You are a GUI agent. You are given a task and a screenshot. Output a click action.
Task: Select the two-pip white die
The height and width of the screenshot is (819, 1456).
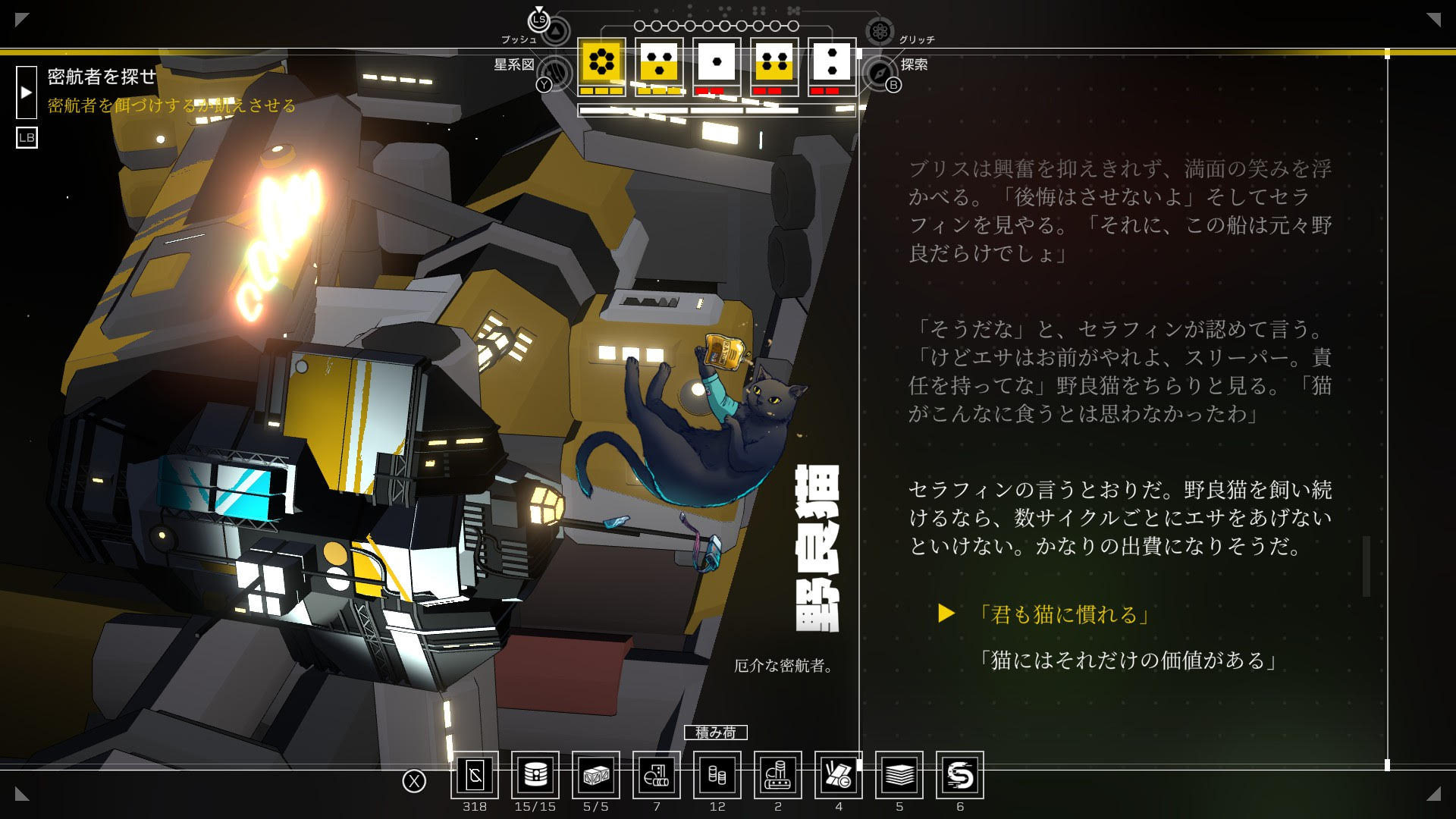[832, 62]
